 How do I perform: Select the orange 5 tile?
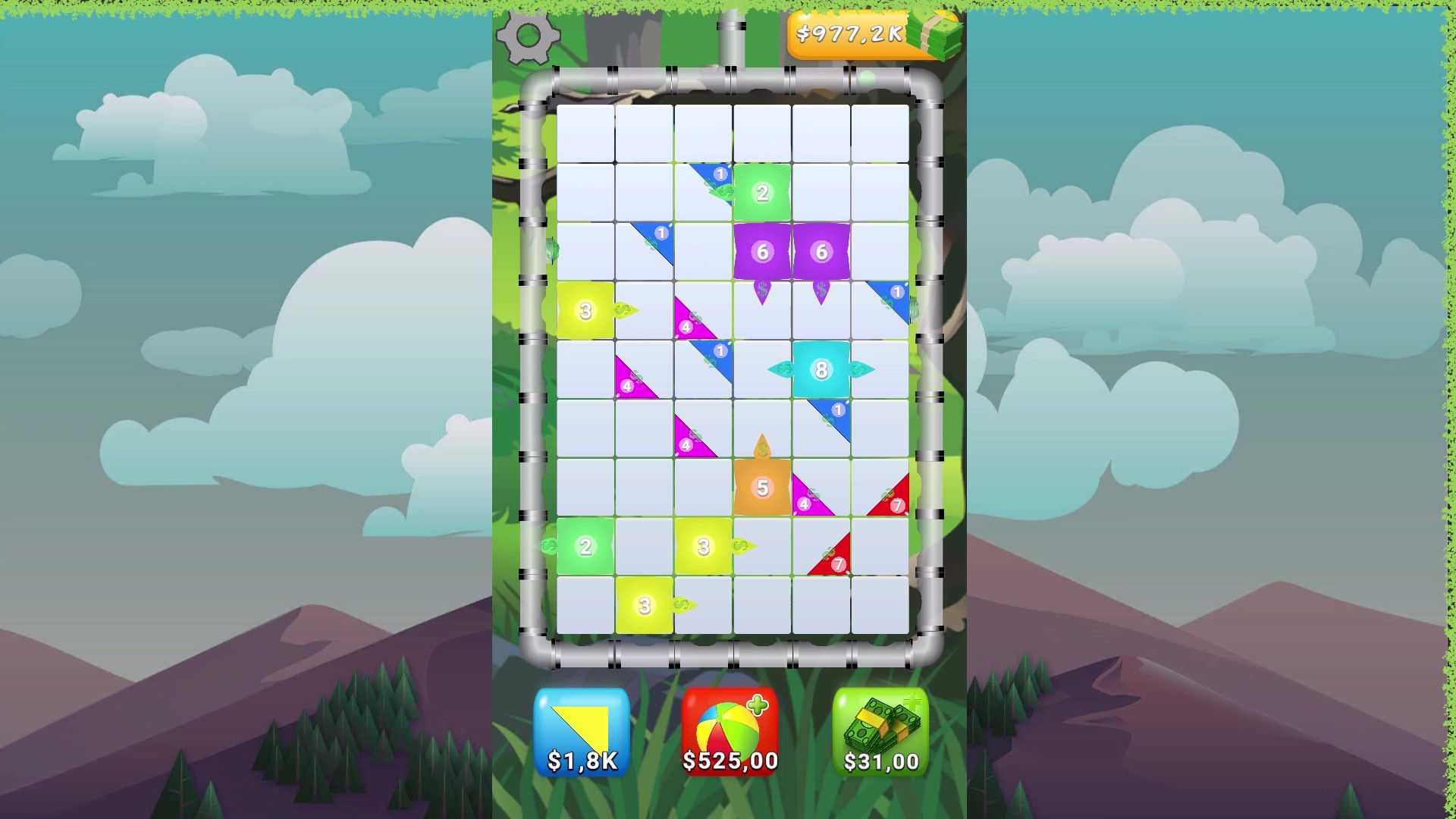[763, 488]
